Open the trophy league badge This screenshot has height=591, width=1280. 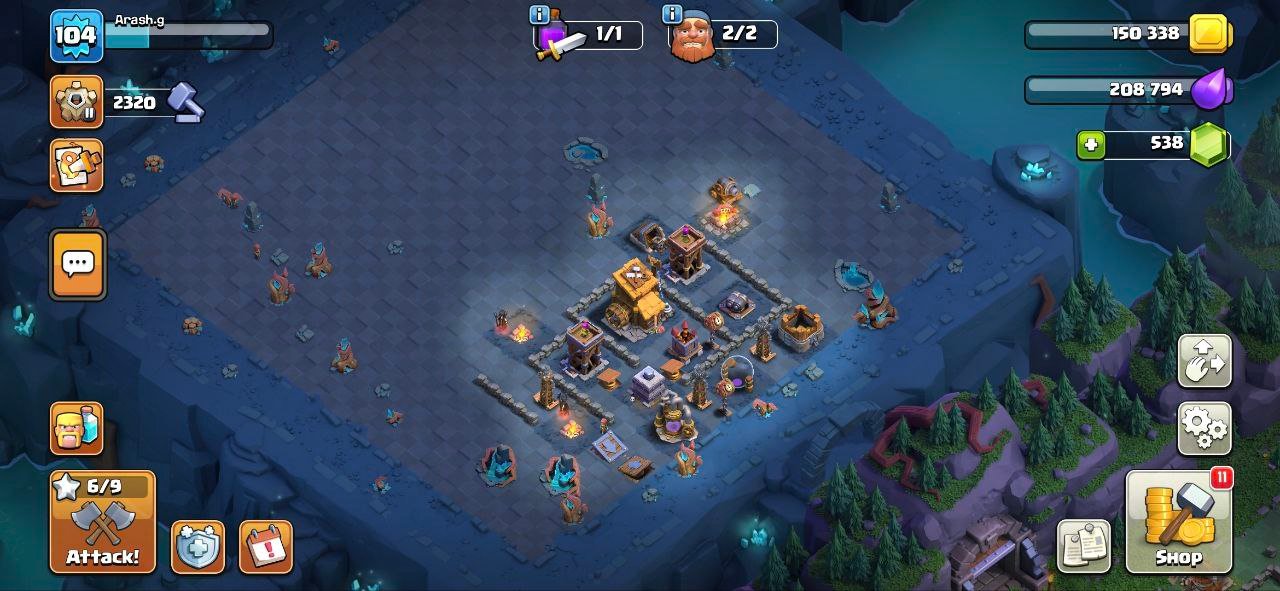76,102
